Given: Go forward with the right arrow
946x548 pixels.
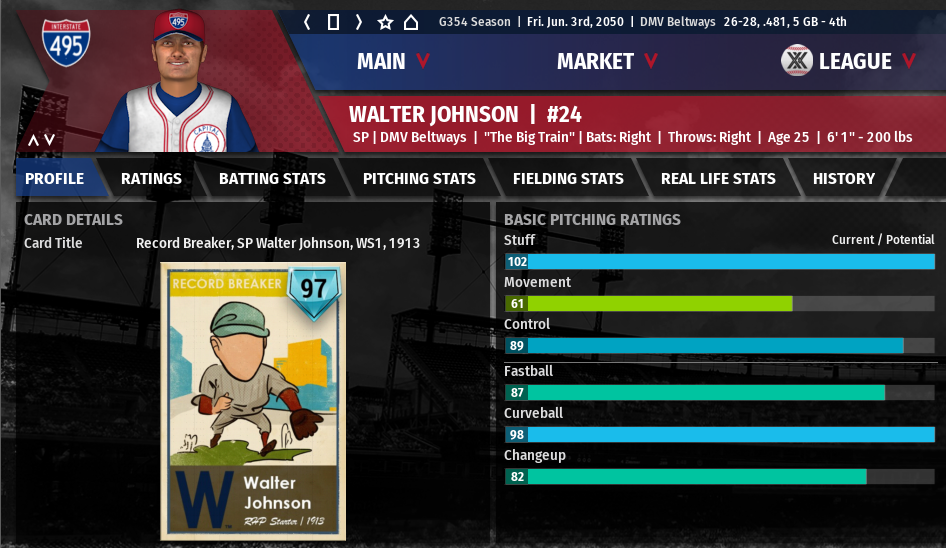Looking at the screenshot, I should coord(359,22).
